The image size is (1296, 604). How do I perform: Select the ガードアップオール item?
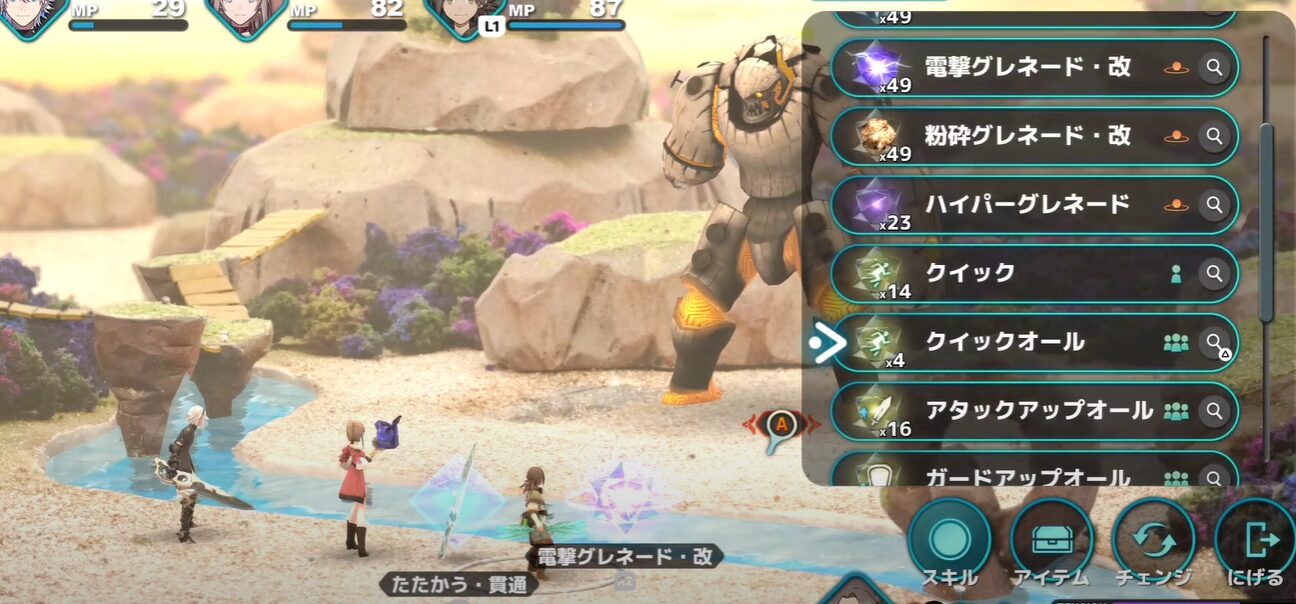point(1028,474)
